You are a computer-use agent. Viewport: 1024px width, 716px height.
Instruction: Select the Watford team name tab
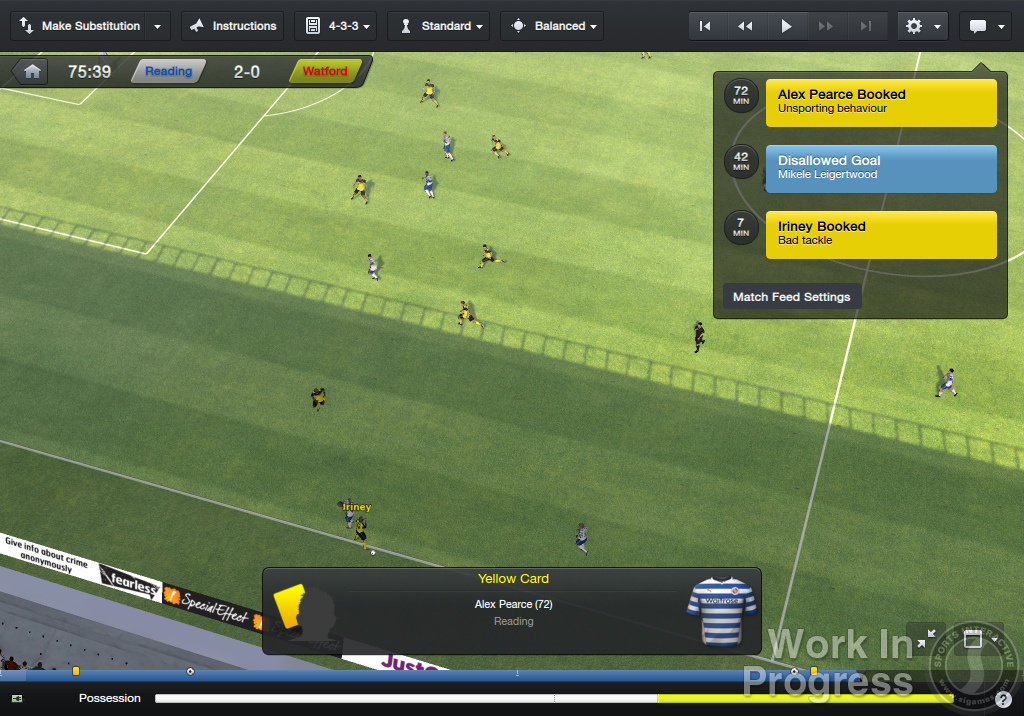[325, 71]
